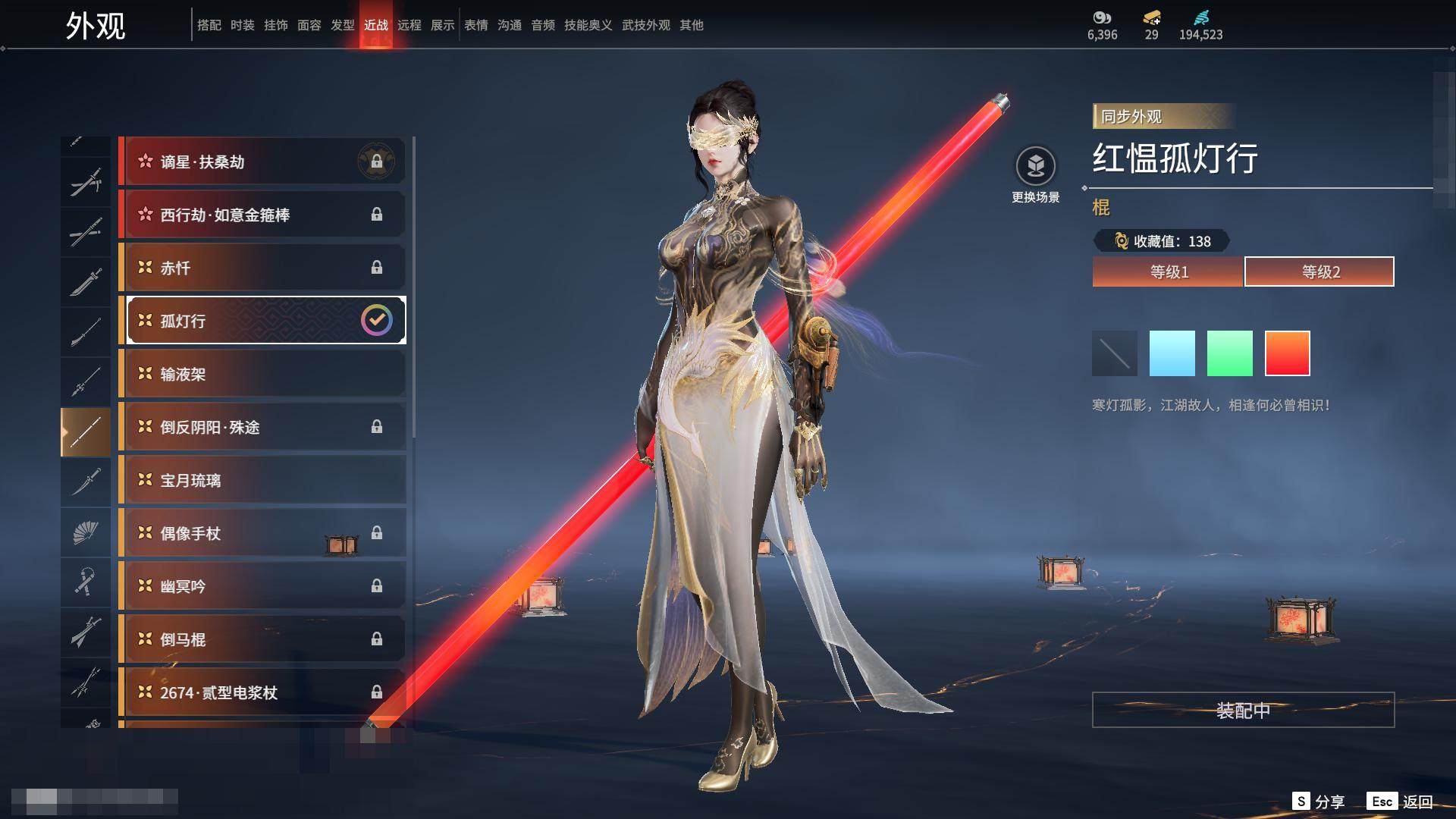Select the 等级2 appearance level
The height and width of the screenshot is (819, 1456).
[1319, 271]
